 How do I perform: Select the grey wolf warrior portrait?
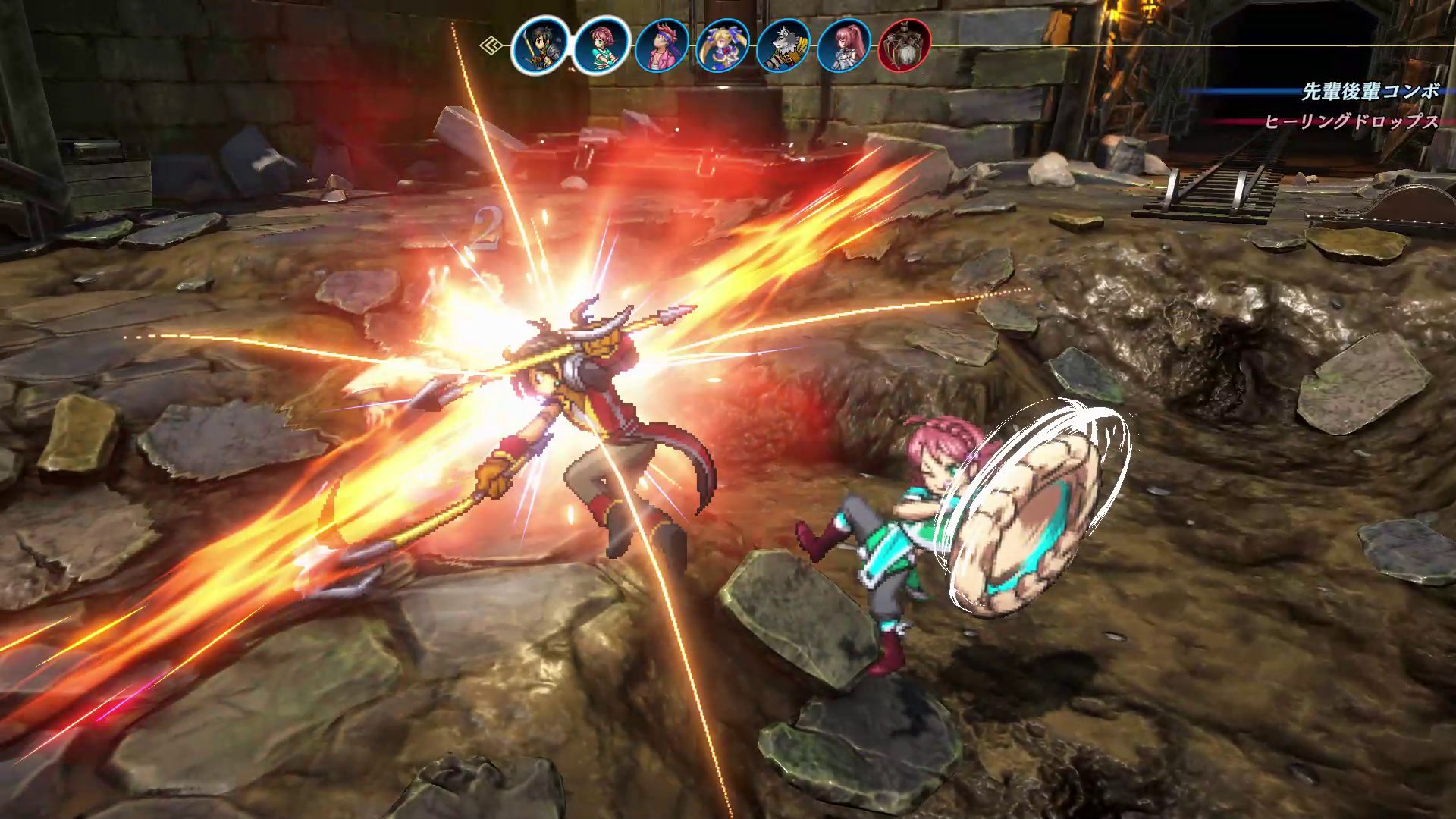[783, 45]
